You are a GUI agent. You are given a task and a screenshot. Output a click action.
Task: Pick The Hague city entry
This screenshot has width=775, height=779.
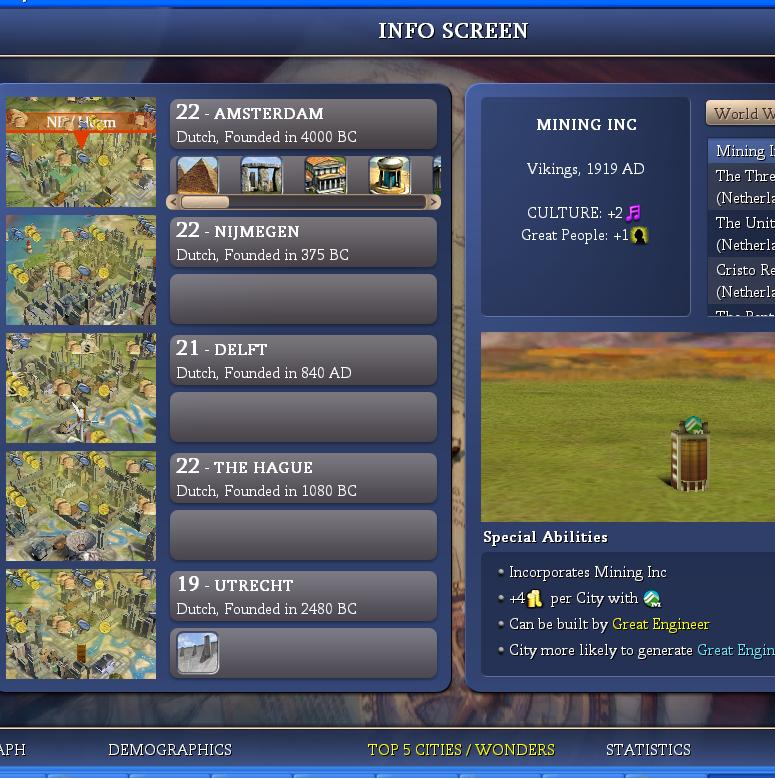[303, 478]
